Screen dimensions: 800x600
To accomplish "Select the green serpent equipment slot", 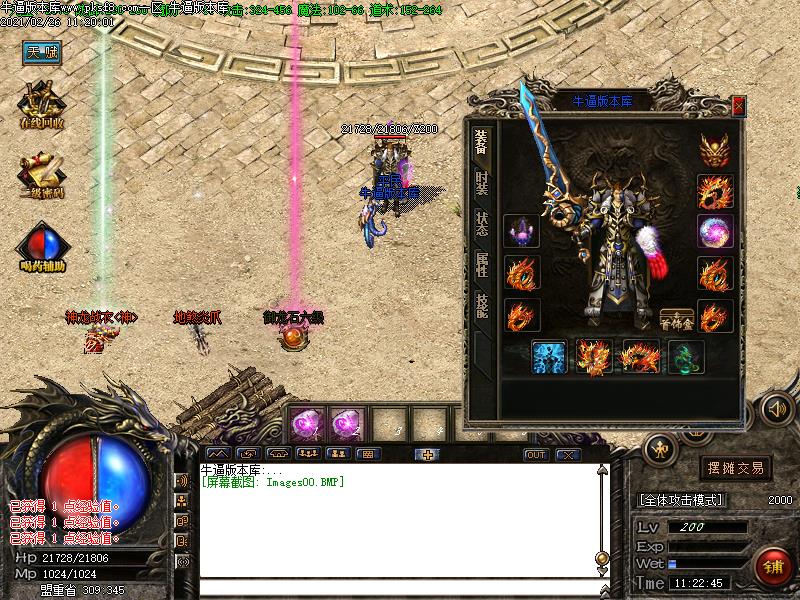I will [685, 357].
